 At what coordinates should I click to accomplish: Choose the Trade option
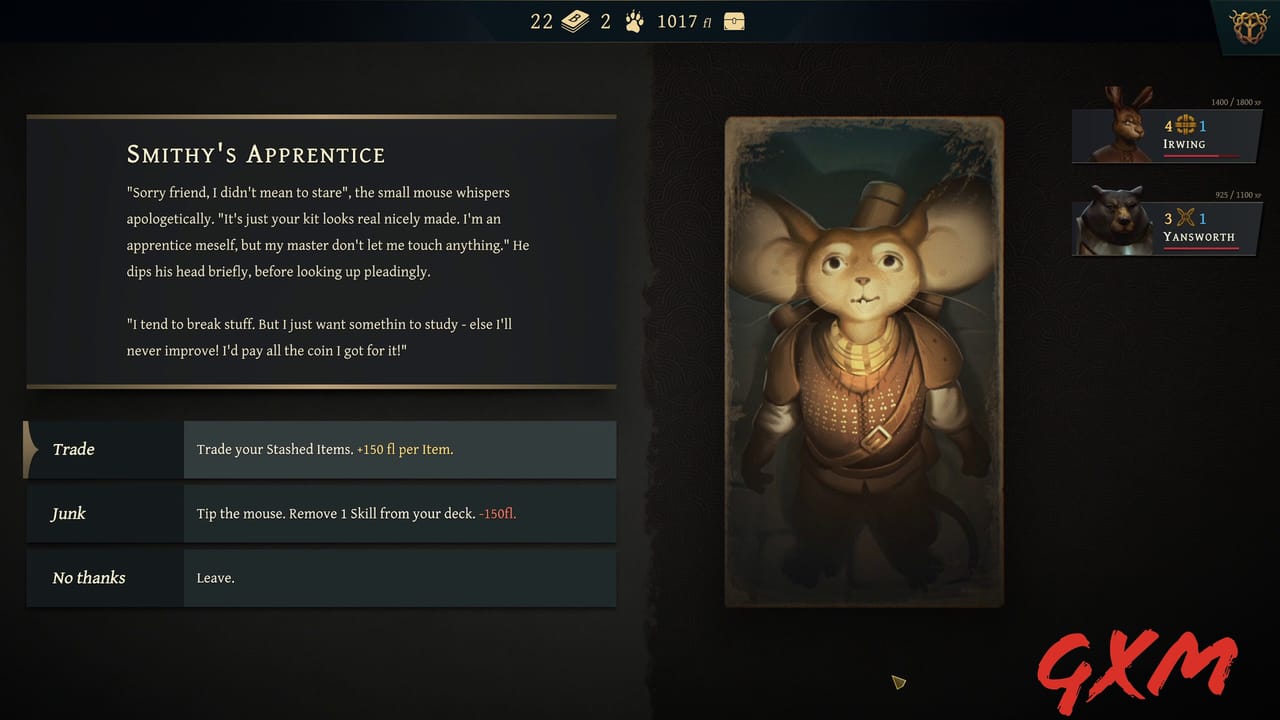(x=73, y=449)
